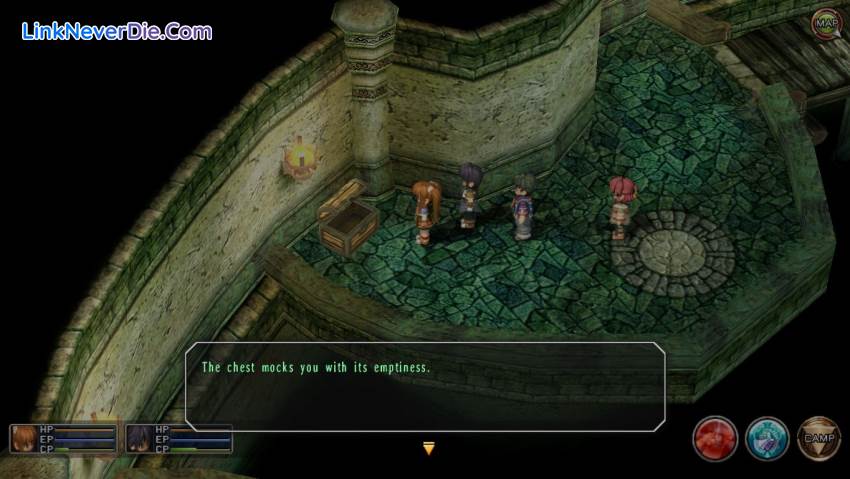Click the LinkNeverDie.Com watermark link
The image size is (850, 479).
pyautogui.click(x=116, y=31)
